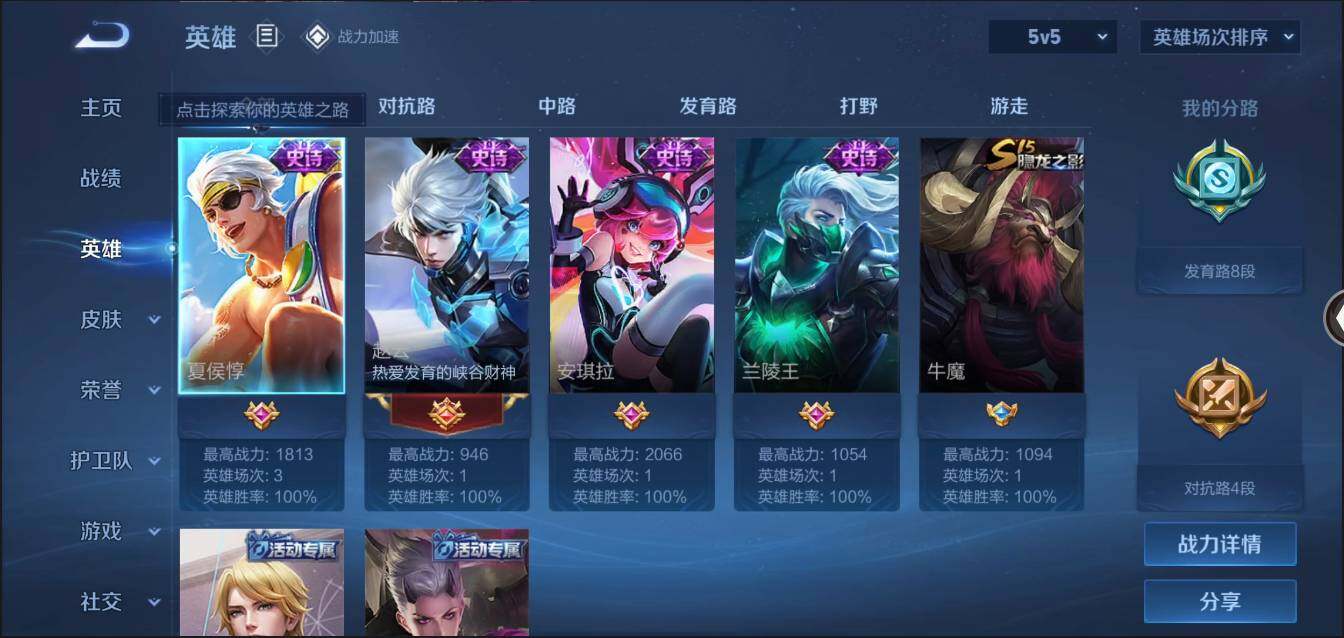Open the 英雄场次排序 sorting dropdown
This screenshot has width=1344, height=638.
[x=1220, y=38]
